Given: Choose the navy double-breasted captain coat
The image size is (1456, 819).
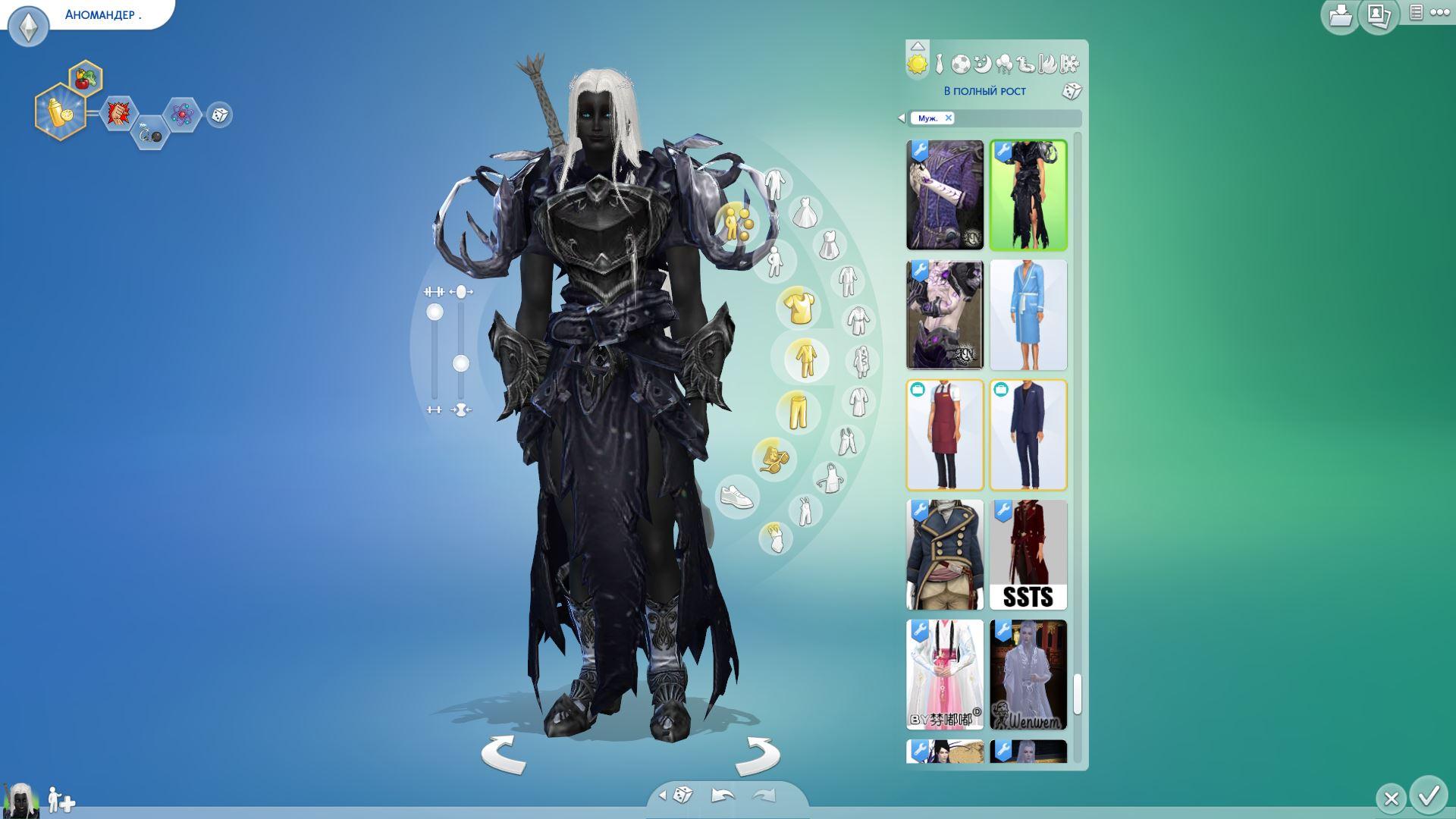Looking at the screenshot, I should point(944,554).
